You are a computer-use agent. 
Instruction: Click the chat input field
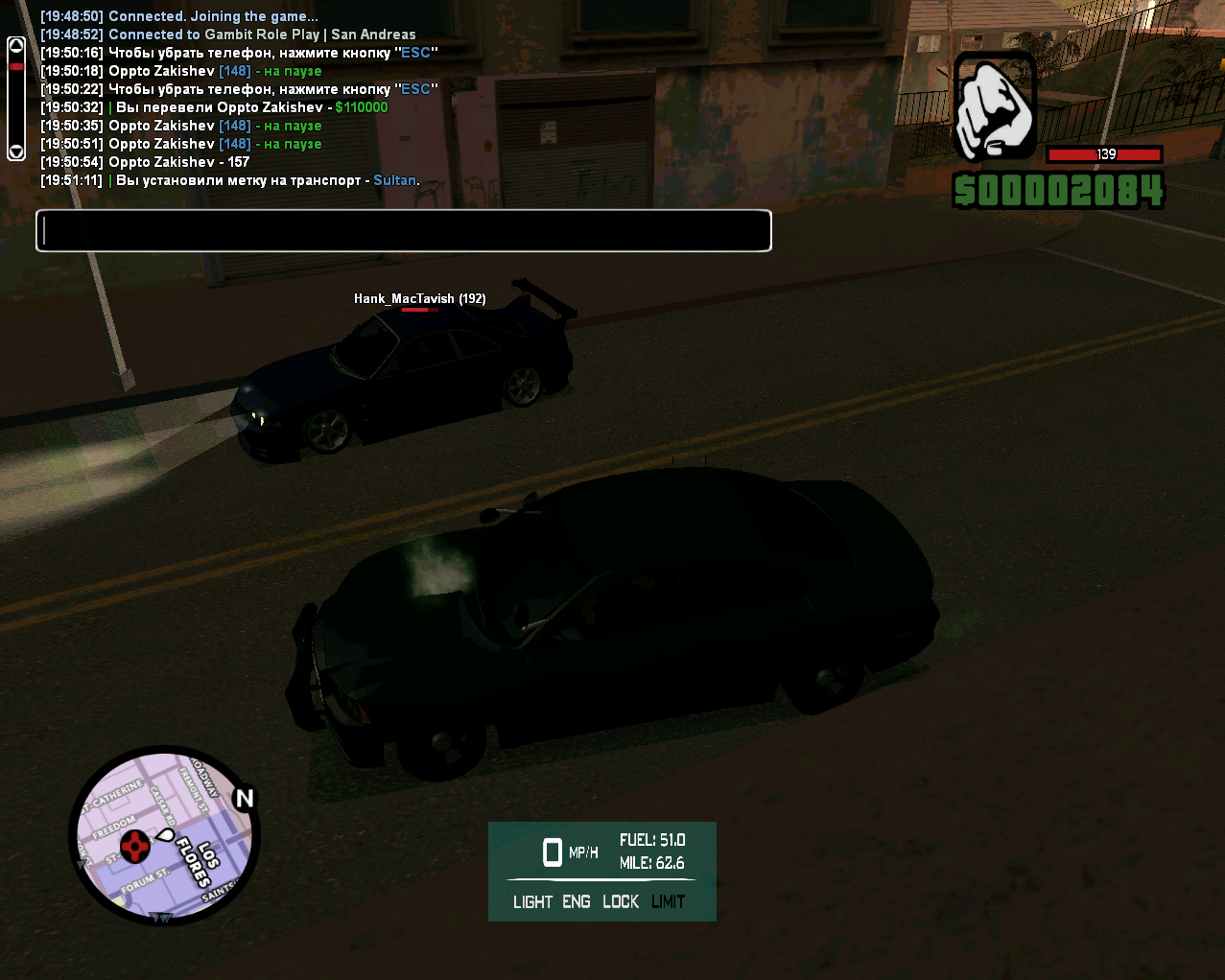[403, 231]
